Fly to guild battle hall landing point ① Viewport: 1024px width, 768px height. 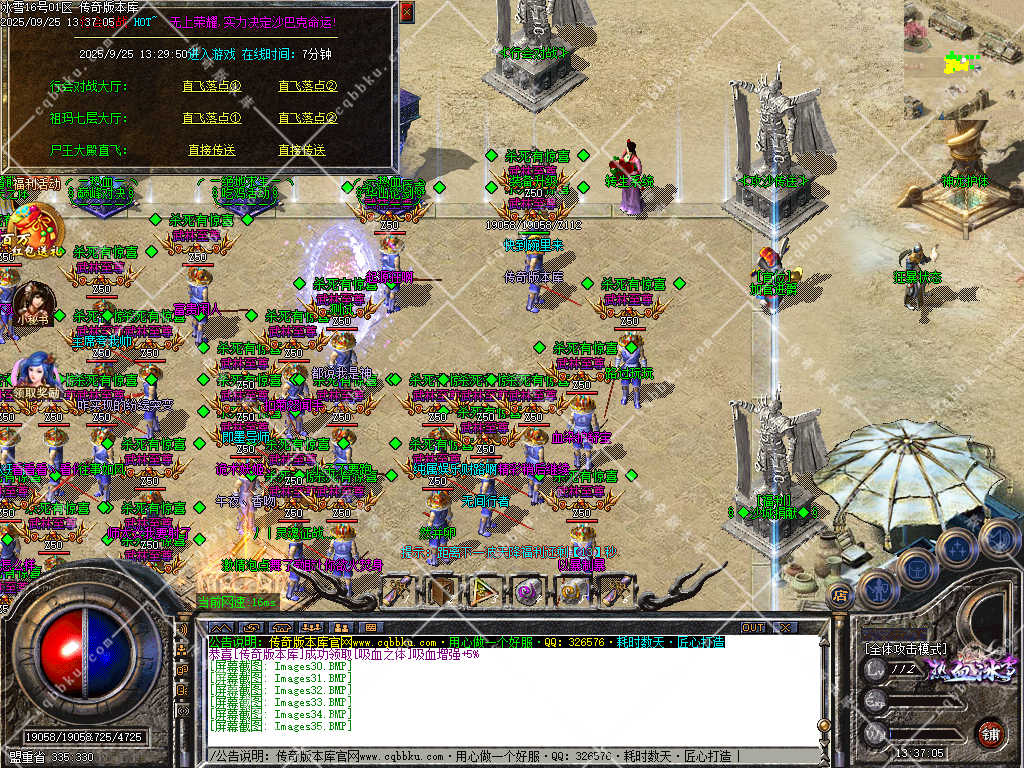212,86
